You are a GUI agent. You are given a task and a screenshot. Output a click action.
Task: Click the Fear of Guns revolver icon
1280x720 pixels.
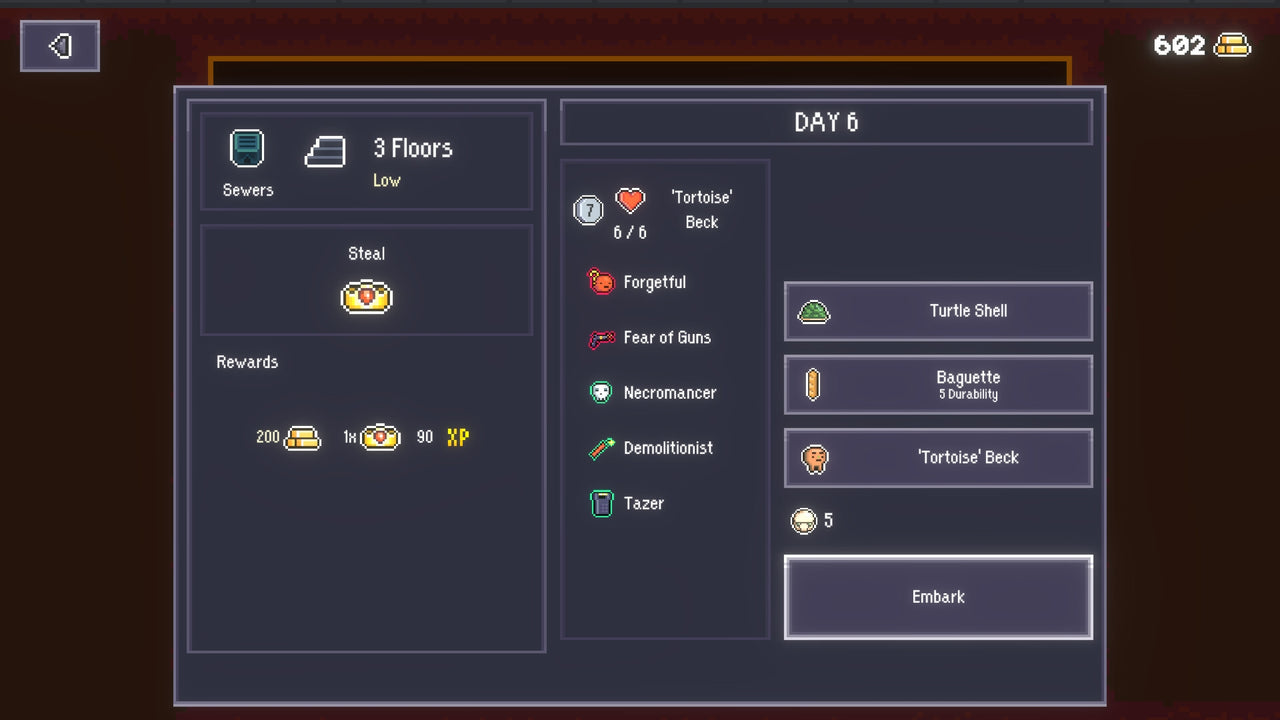pos(601,337)
